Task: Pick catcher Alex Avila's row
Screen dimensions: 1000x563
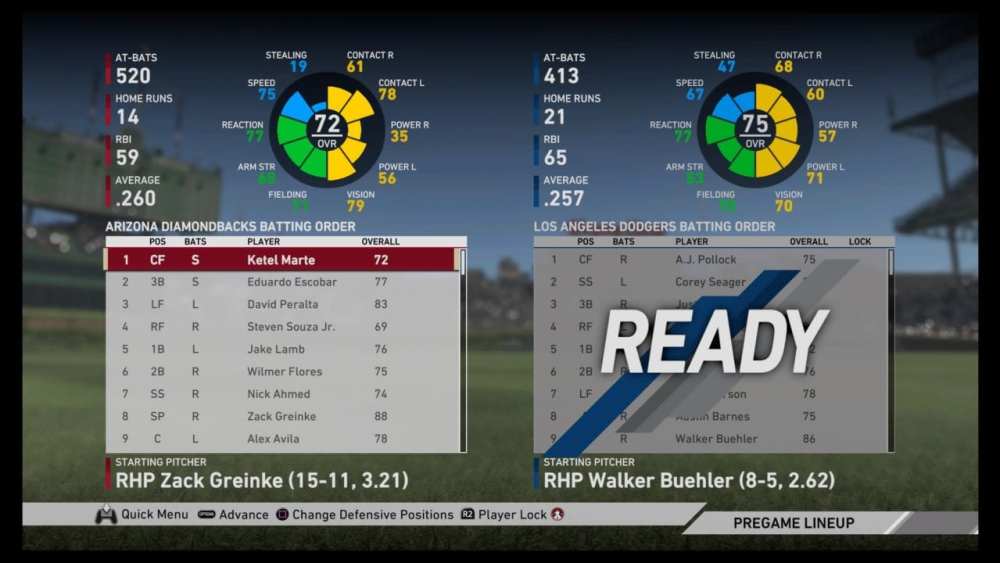Action: point(273,439)
